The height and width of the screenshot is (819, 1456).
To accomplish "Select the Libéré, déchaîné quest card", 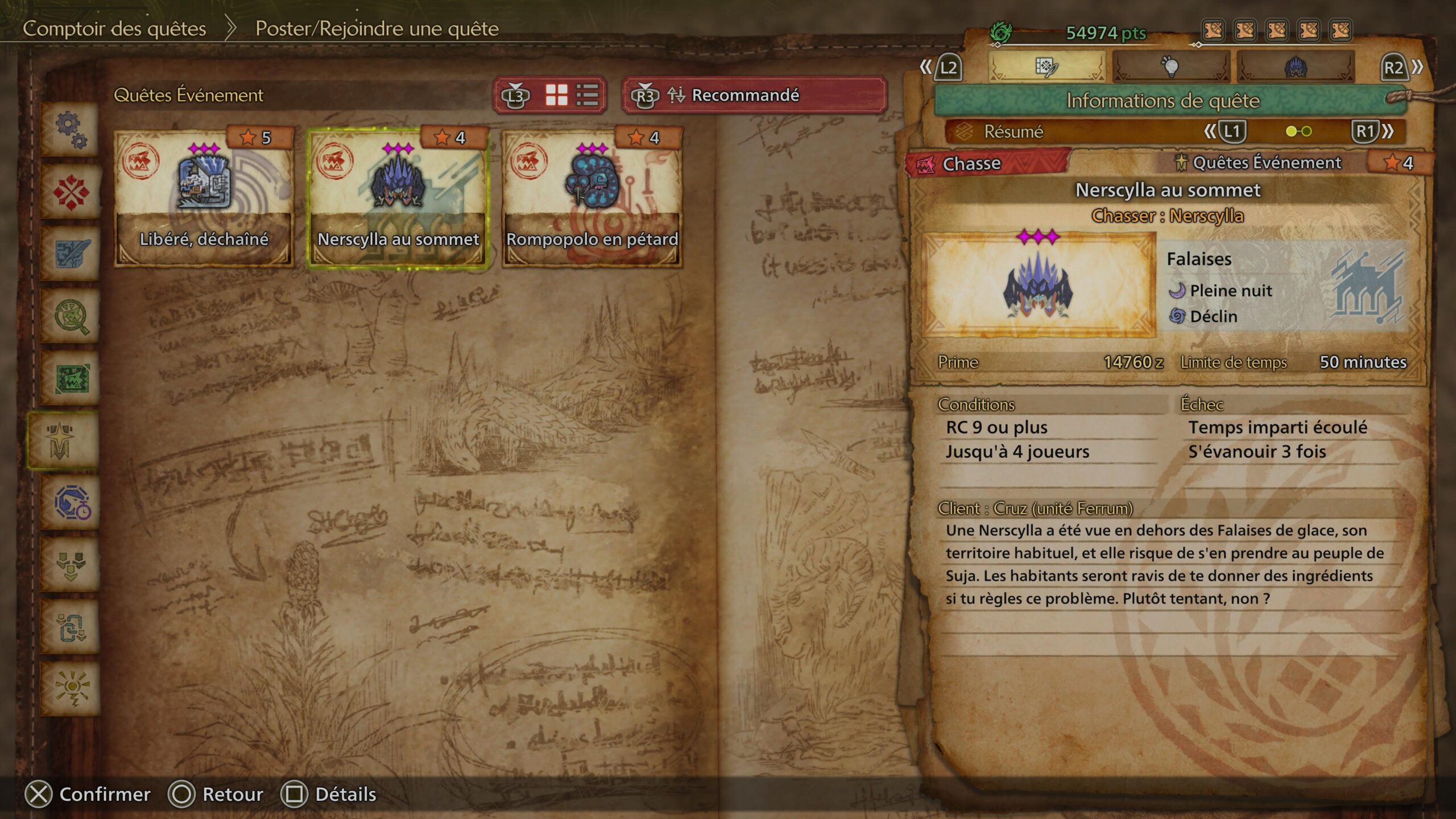I will tap(204, 197).
